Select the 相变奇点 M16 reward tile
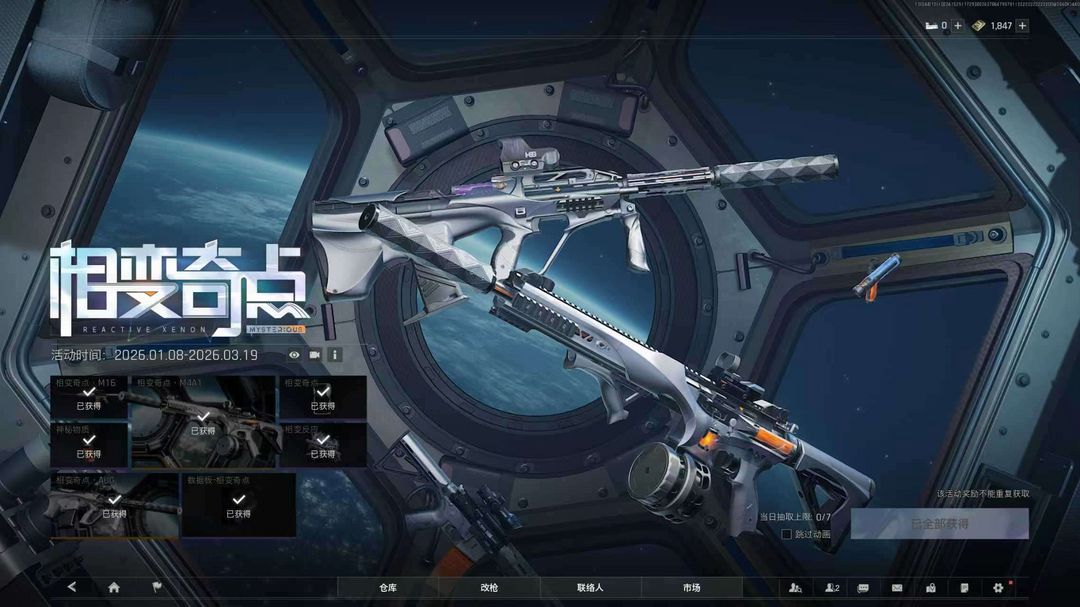Screen dimensions: 1080x607 (x=89, y=397)
